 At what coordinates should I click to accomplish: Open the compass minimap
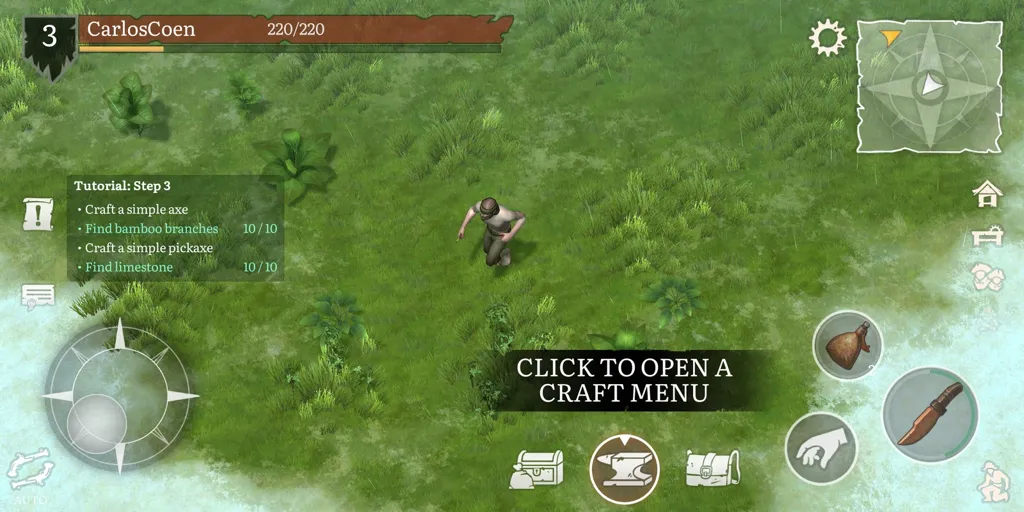point(929,85)
